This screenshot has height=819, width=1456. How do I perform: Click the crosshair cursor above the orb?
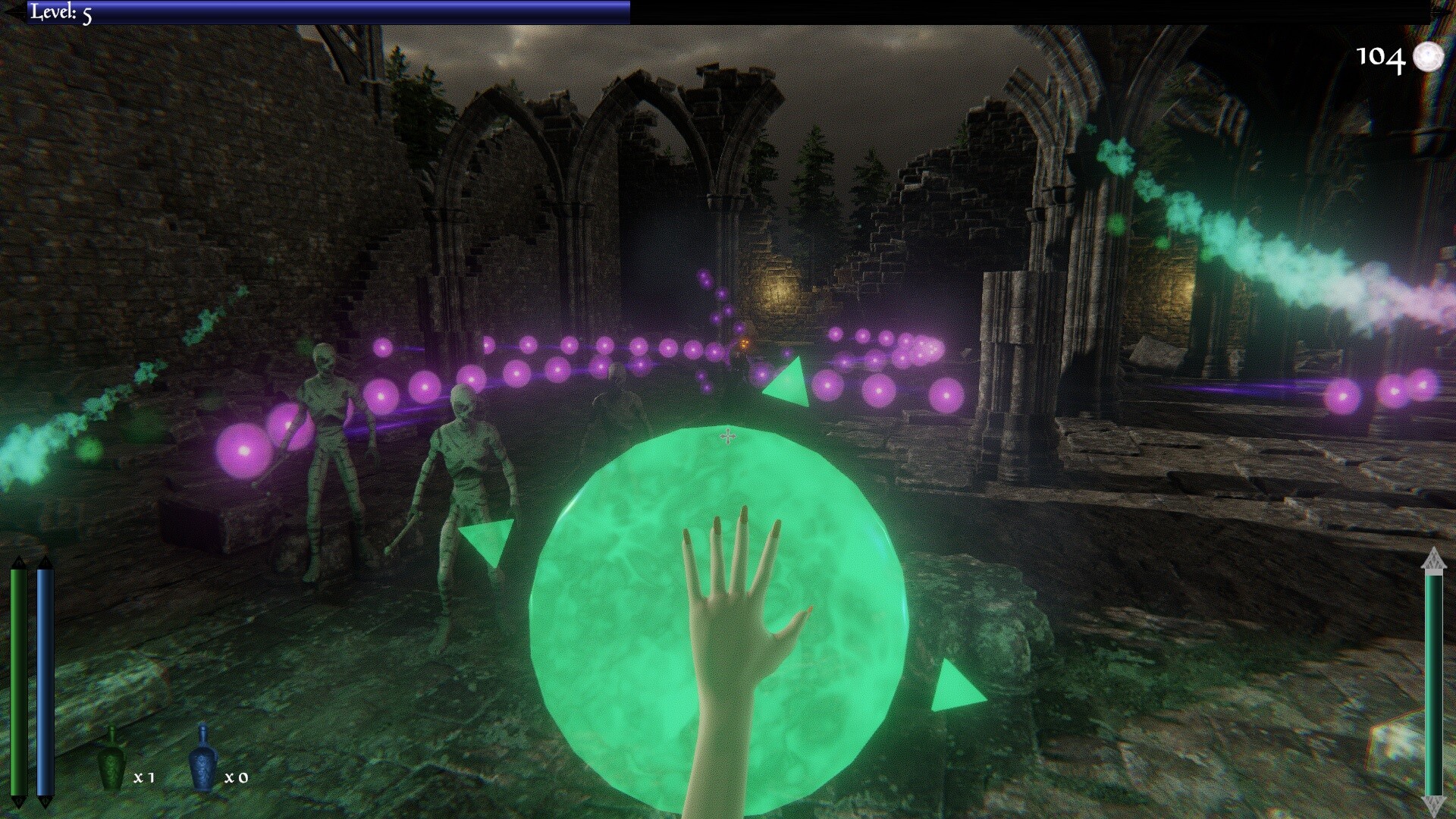[x=726, y=435]
